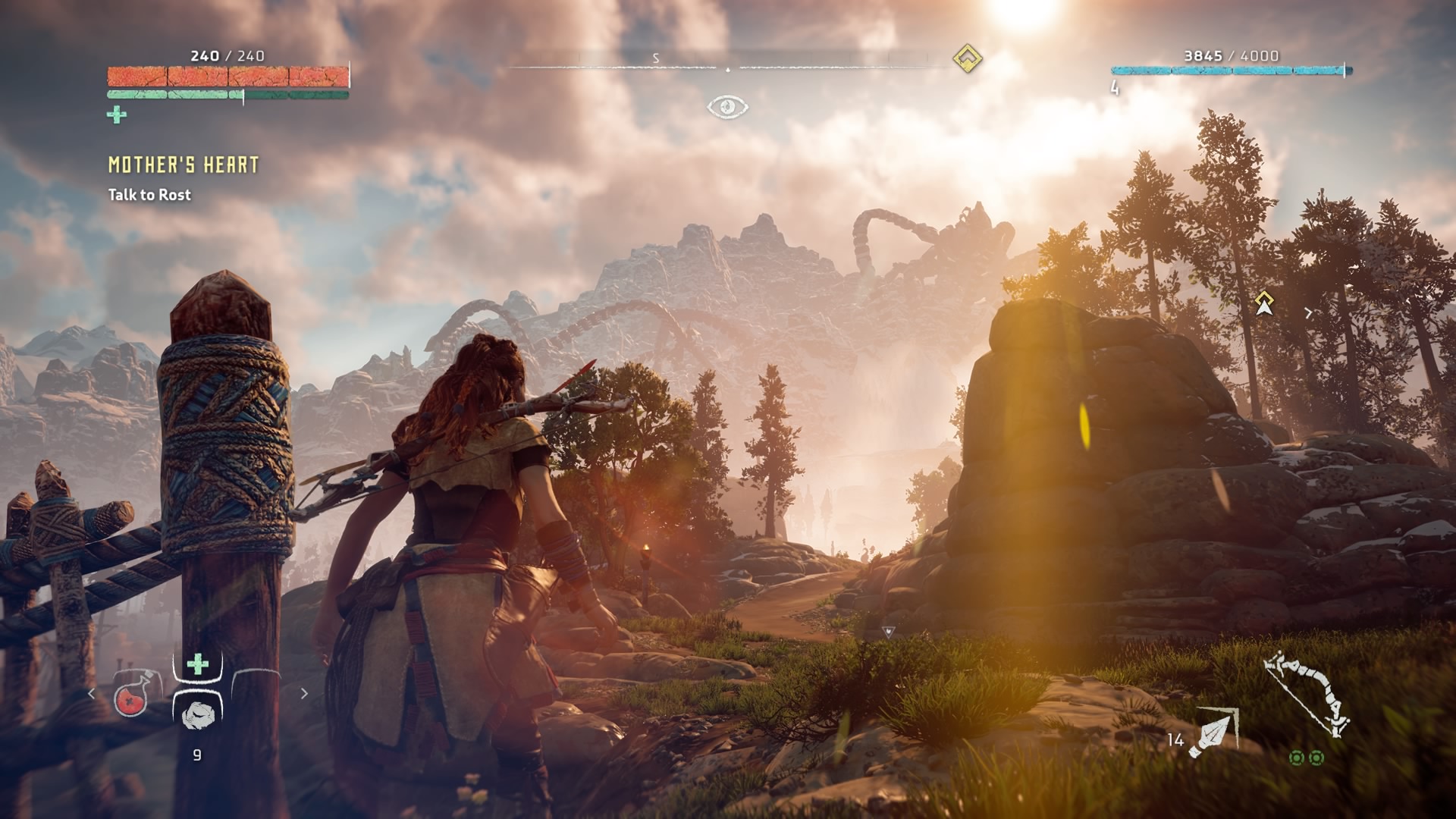Click the yellow waypoint marker in trees
Screen dimensions: 1456x819
pyautogui.click(x=1263, y=303)
